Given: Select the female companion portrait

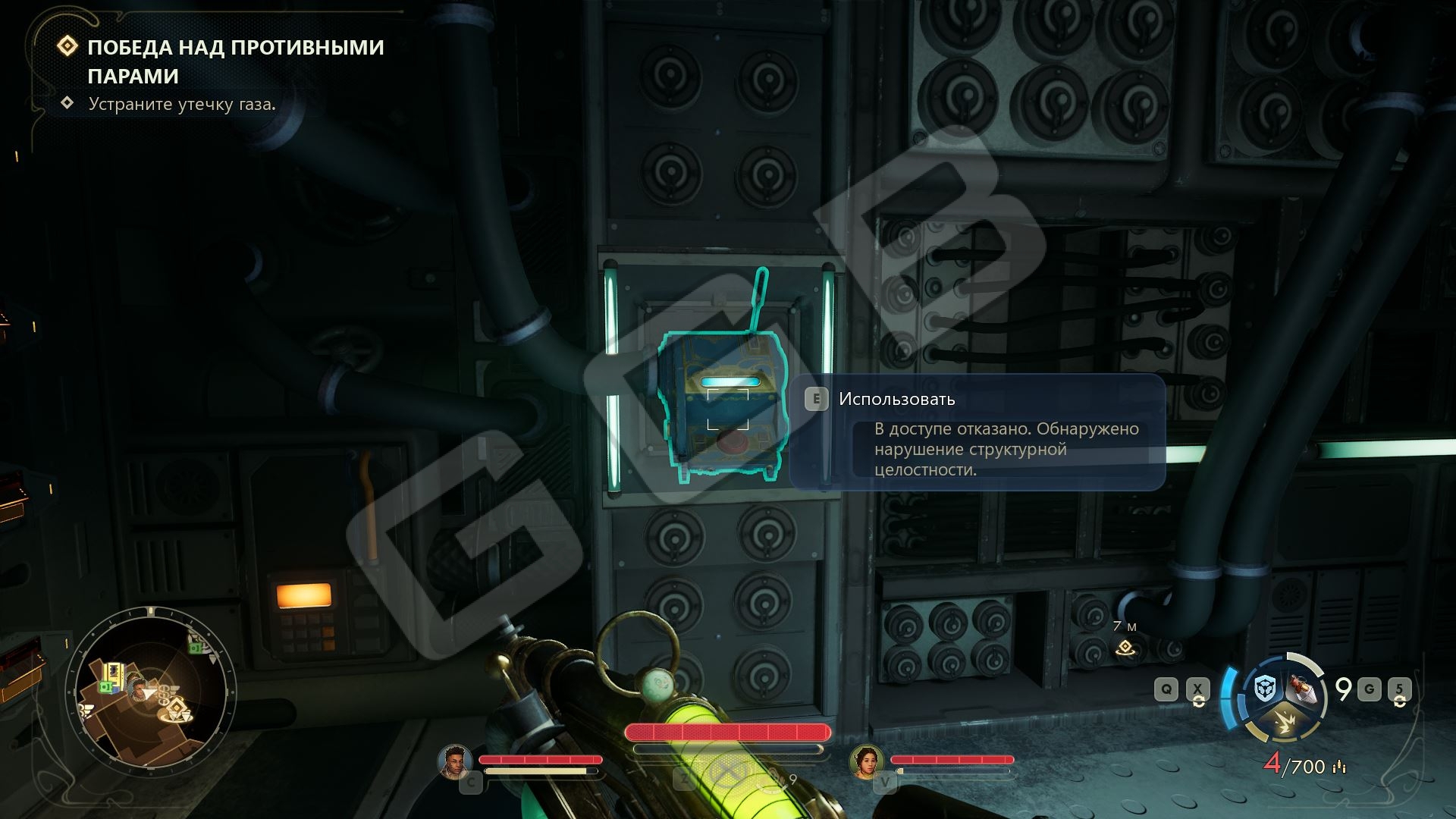Looking at the screenshot, I should point(866,761).
